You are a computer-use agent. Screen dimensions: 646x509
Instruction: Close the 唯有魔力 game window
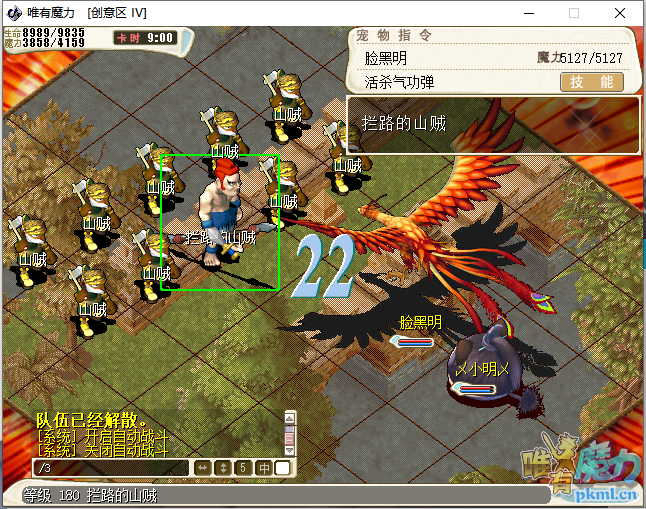(620, 13)
